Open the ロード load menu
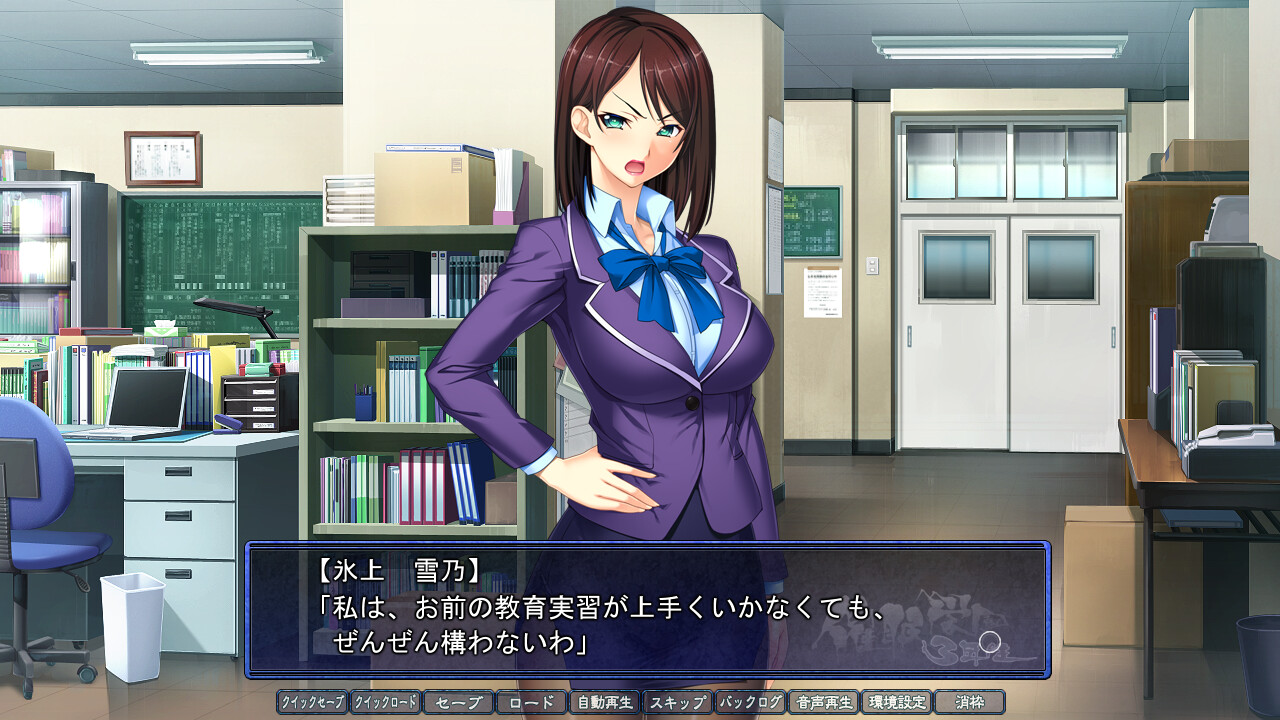The height and width of the screenshot is (720, 1280). pyautogui.click(x=531, y=702)
